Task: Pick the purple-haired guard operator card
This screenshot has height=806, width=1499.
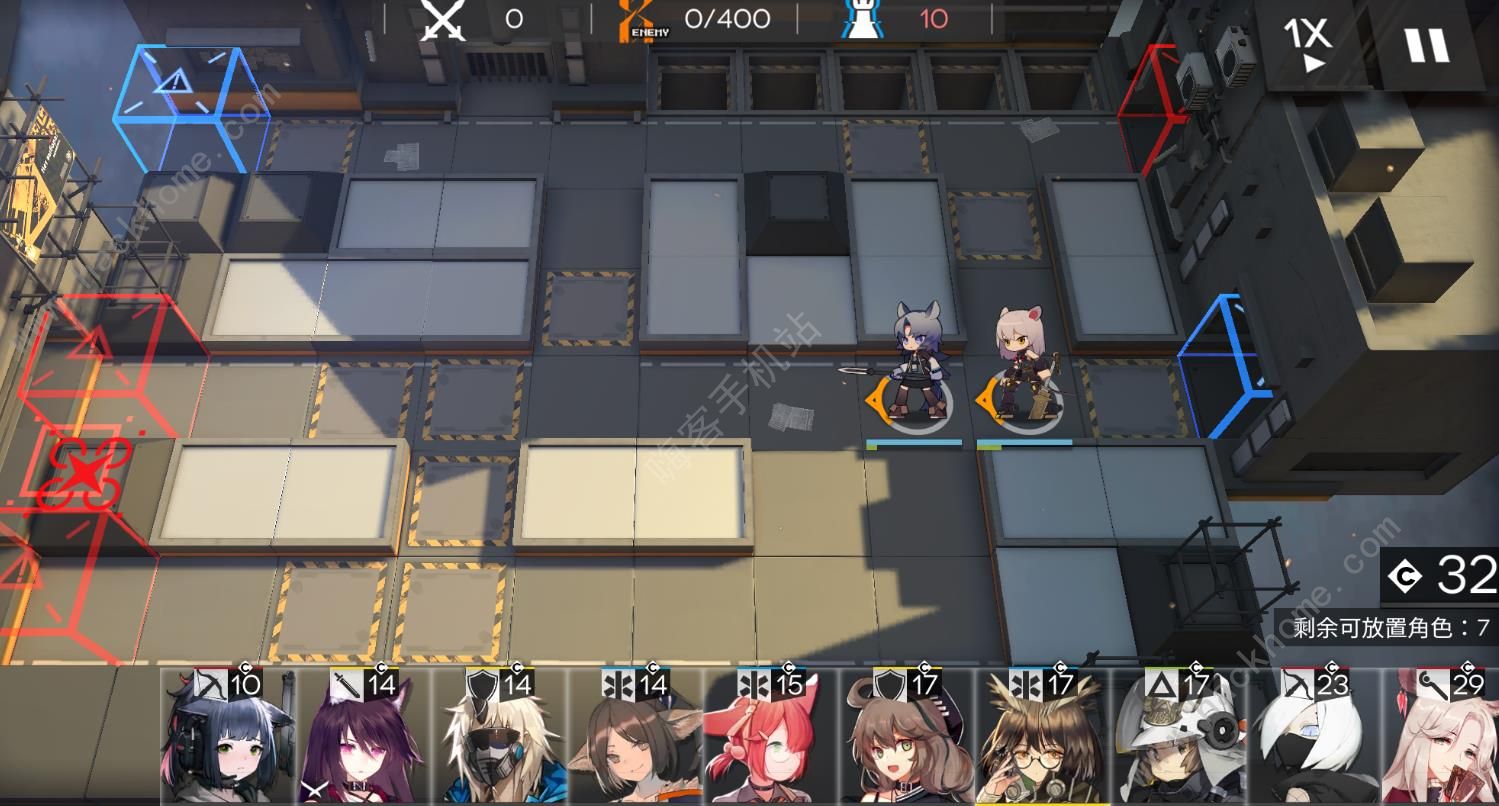Action: 363,738
